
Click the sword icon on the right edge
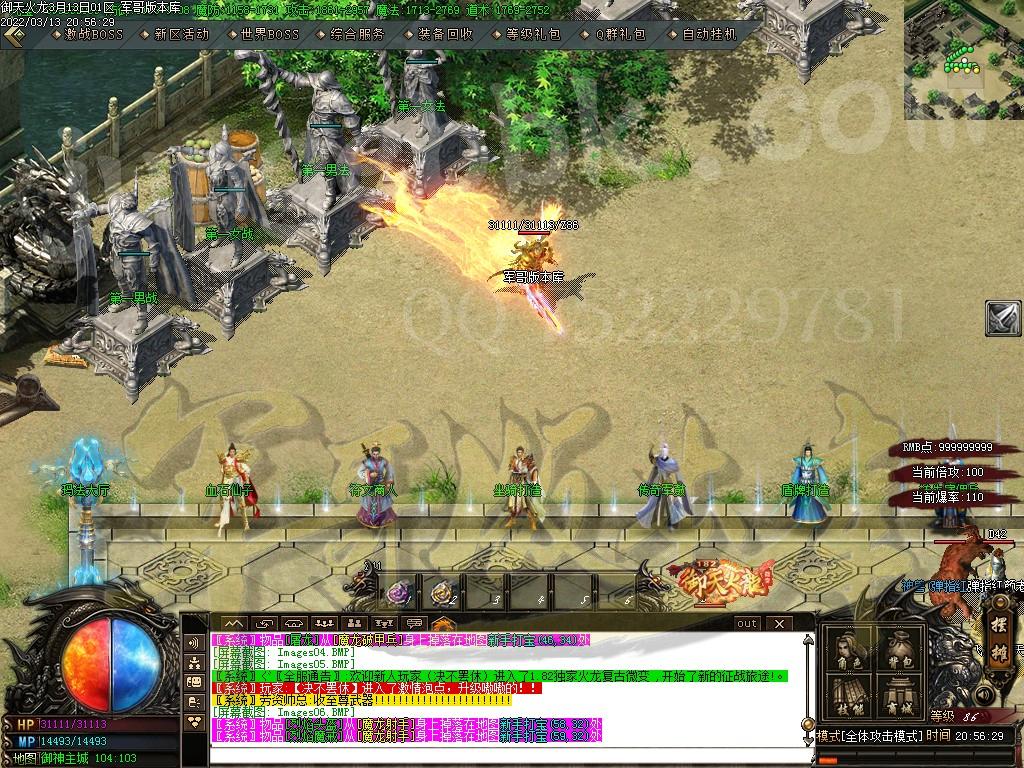(1003, 318)
